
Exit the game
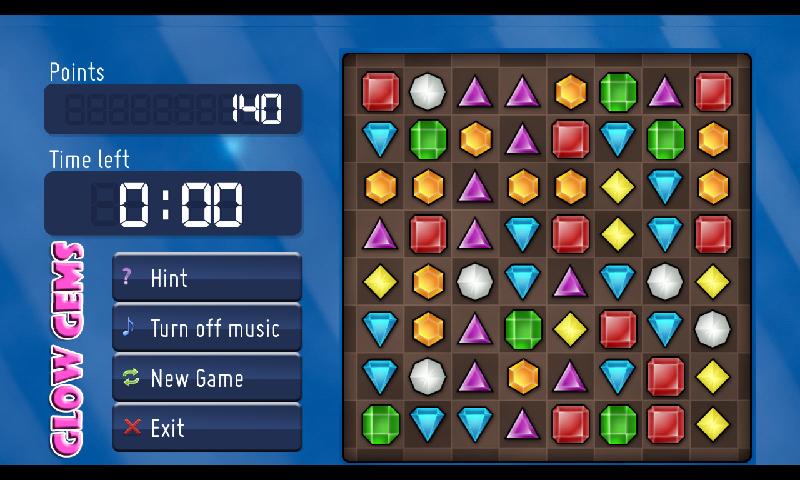pyautogui.click(x=206, y=428)
